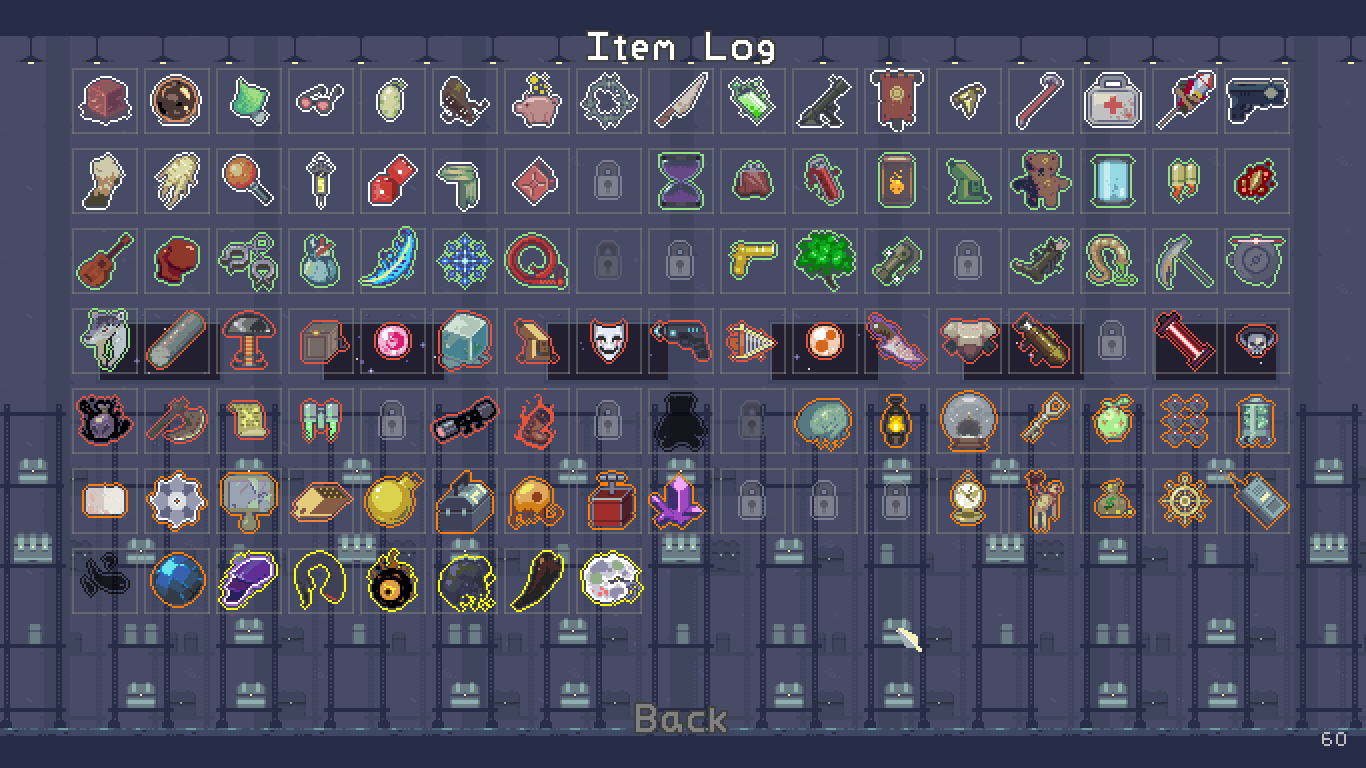Select the glowing lantern item
The width and height of the screenshot is (1366, 768).
pos(895,421)
